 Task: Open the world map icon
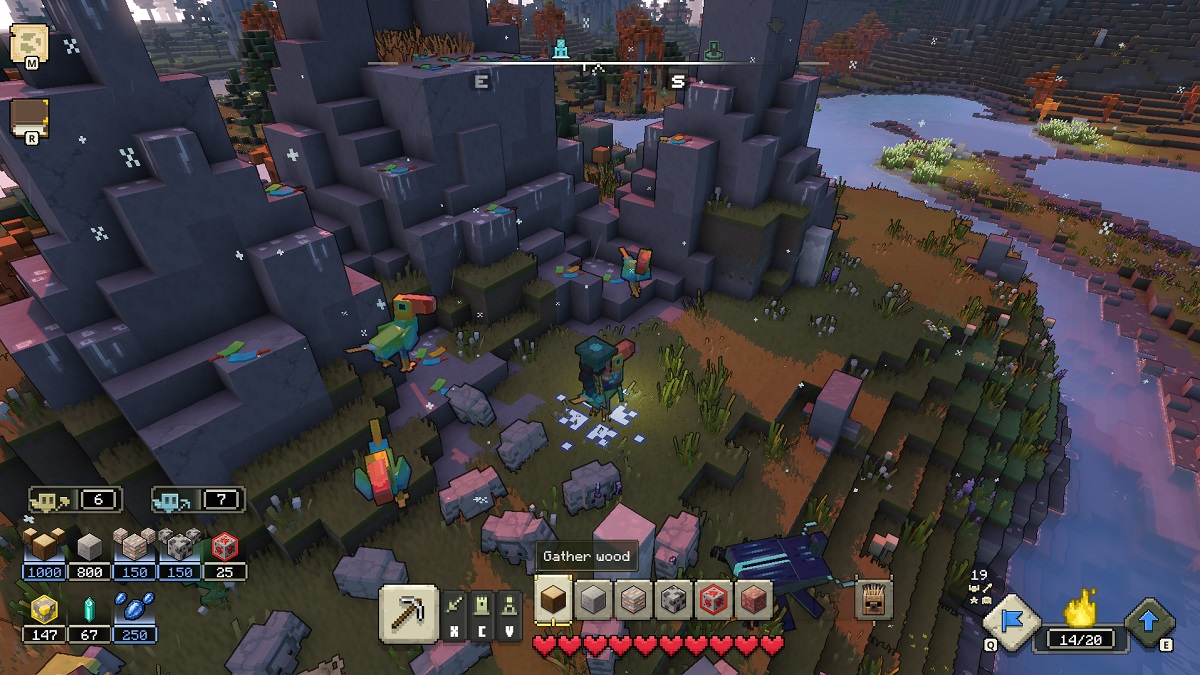click(30, 45)
